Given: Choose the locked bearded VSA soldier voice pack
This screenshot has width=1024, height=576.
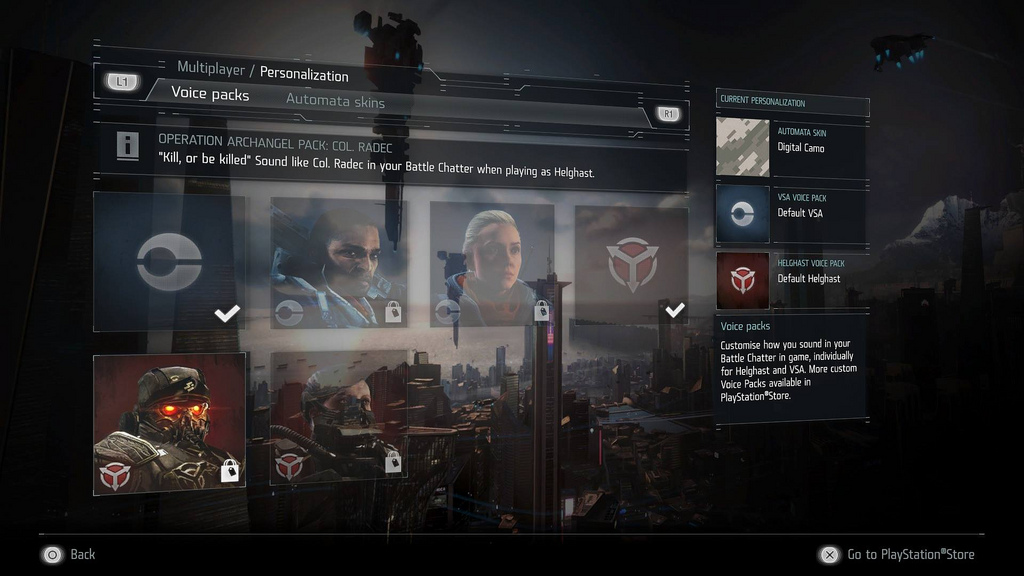Looking at the screenshot, I should [x=338, y=263].
